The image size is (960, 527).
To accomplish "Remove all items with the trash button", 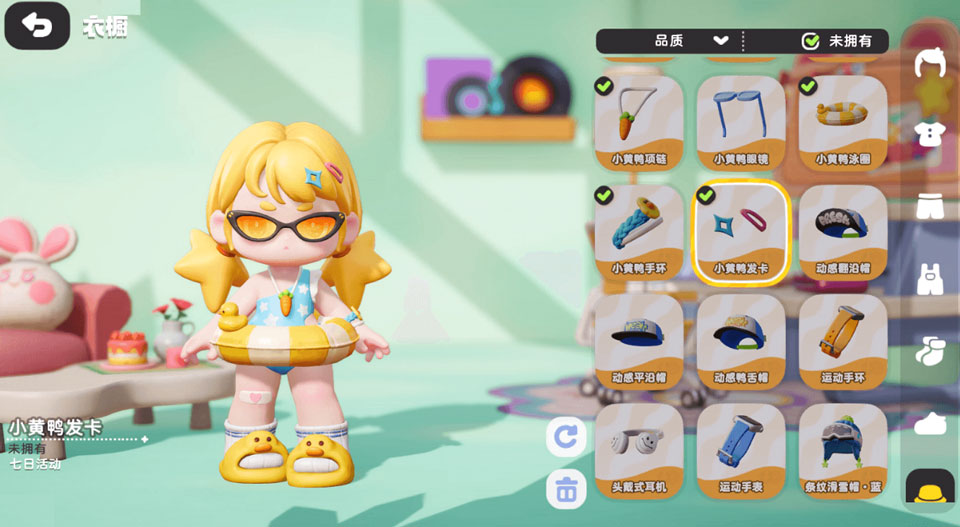I will coord(566,490).
